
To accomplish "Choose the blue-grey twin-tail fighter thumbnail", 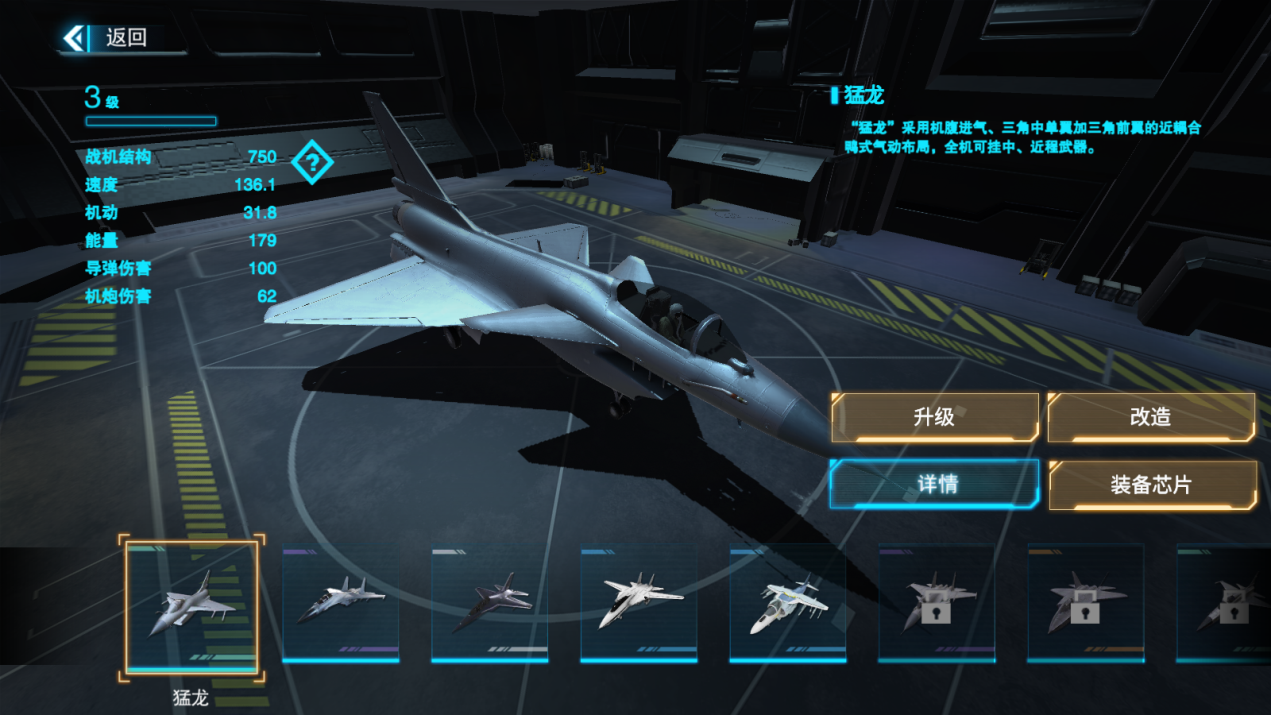I will tap(340, 604).
